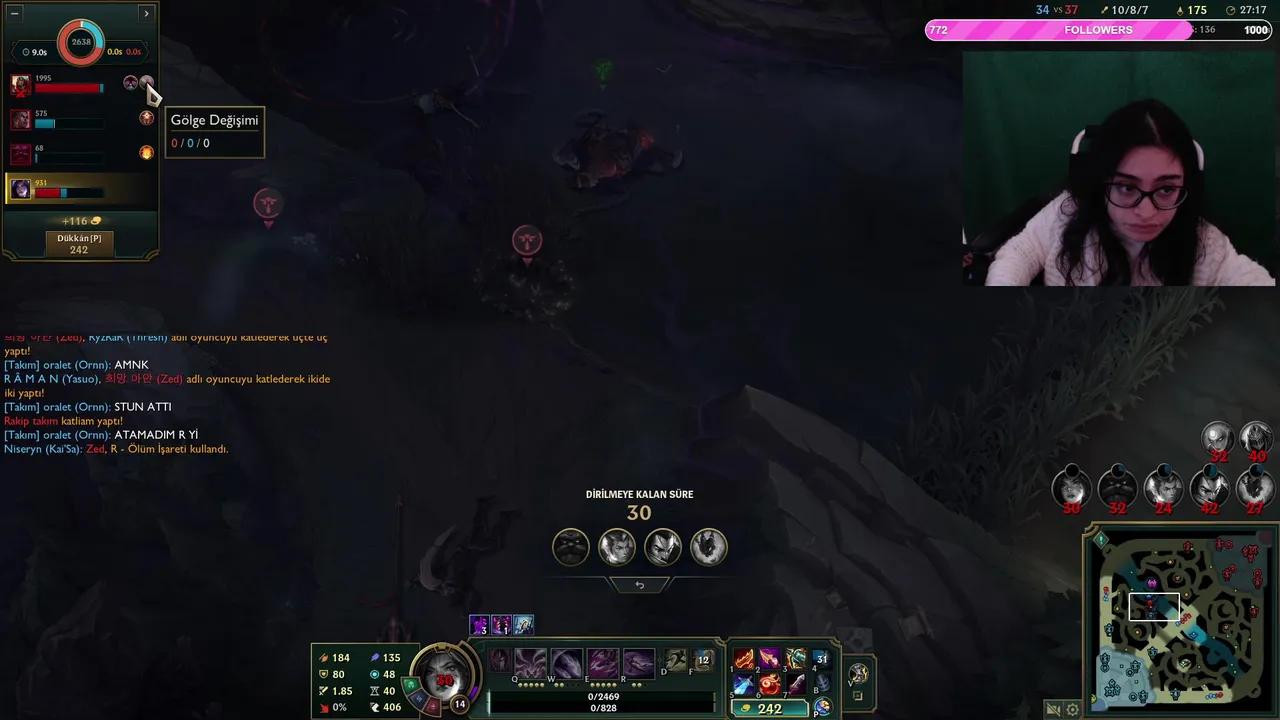Open the settings gear beside the minimap
Image resolution: width=1280 pixels, height=720 pixels.
tap(1074, 707)
